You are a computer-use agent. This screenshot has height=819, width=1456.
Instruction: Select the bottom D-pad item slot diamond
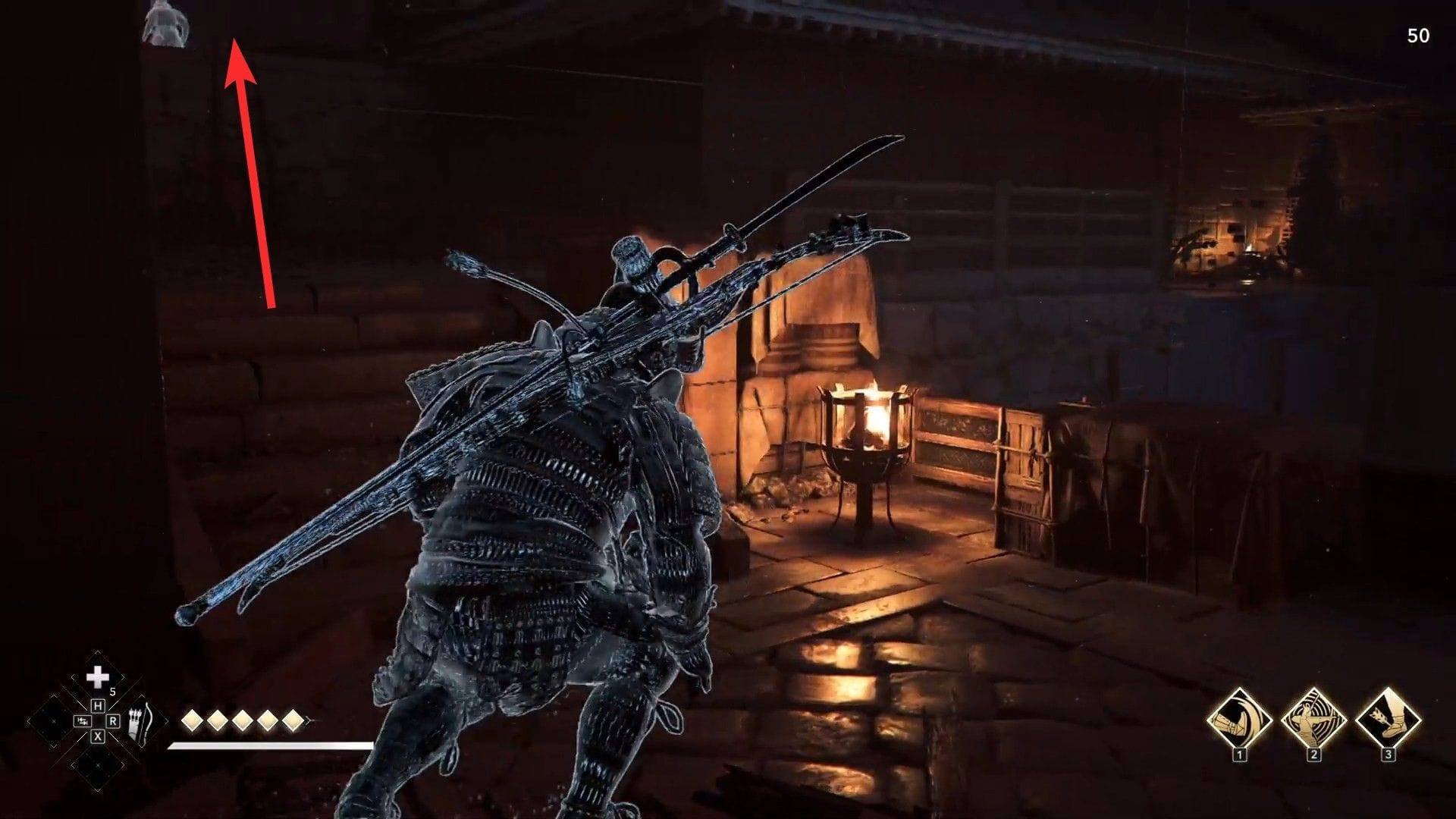[97, 765]
